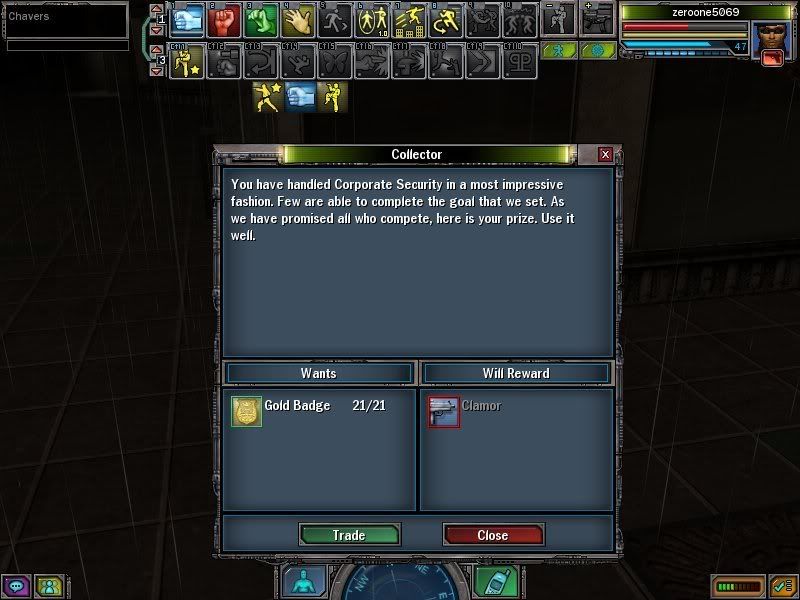Viewport: 800px width, 600px height.
Task: Open the chat speech bubble icon
Action: [x=16, y=586]
